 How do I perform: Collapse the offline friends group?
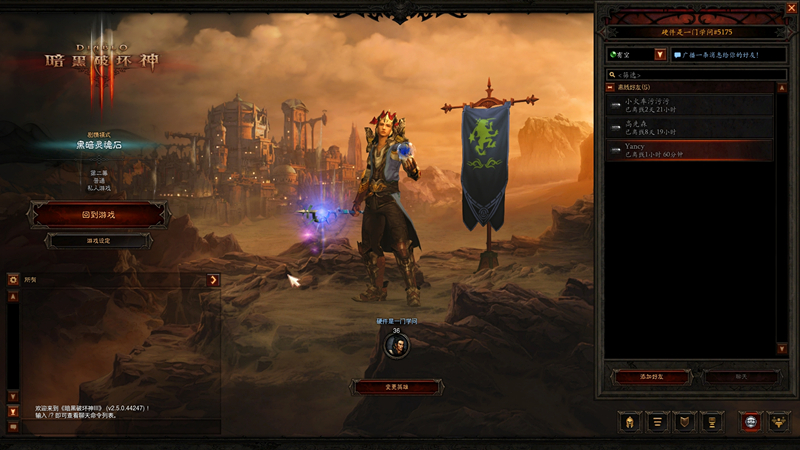click(x=611, y=88)
